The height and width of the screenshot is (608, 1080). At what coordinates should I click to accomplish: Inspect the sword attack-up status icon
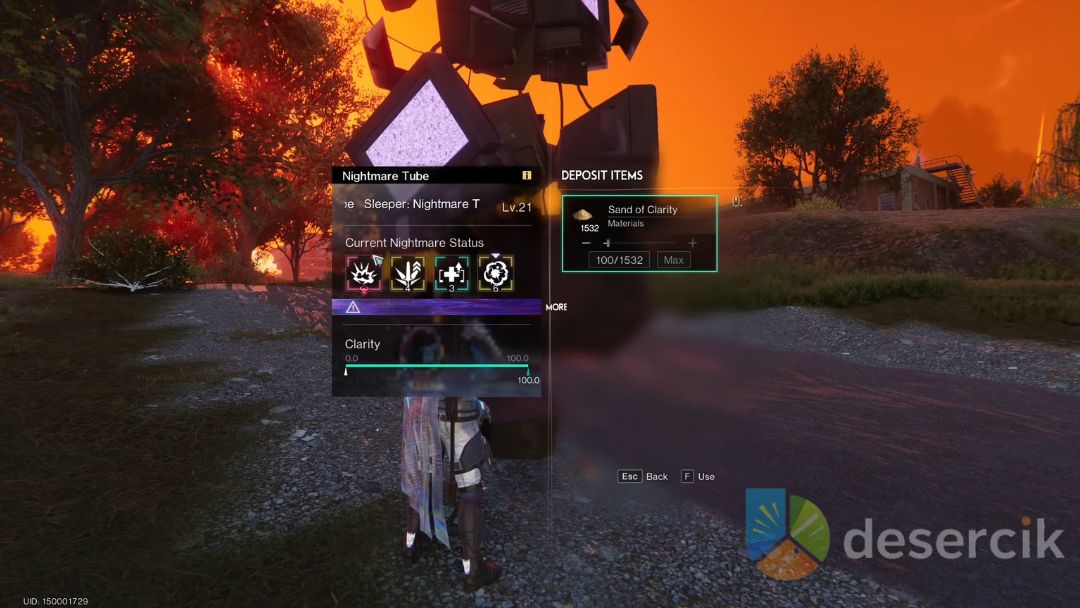pos(407,273)
